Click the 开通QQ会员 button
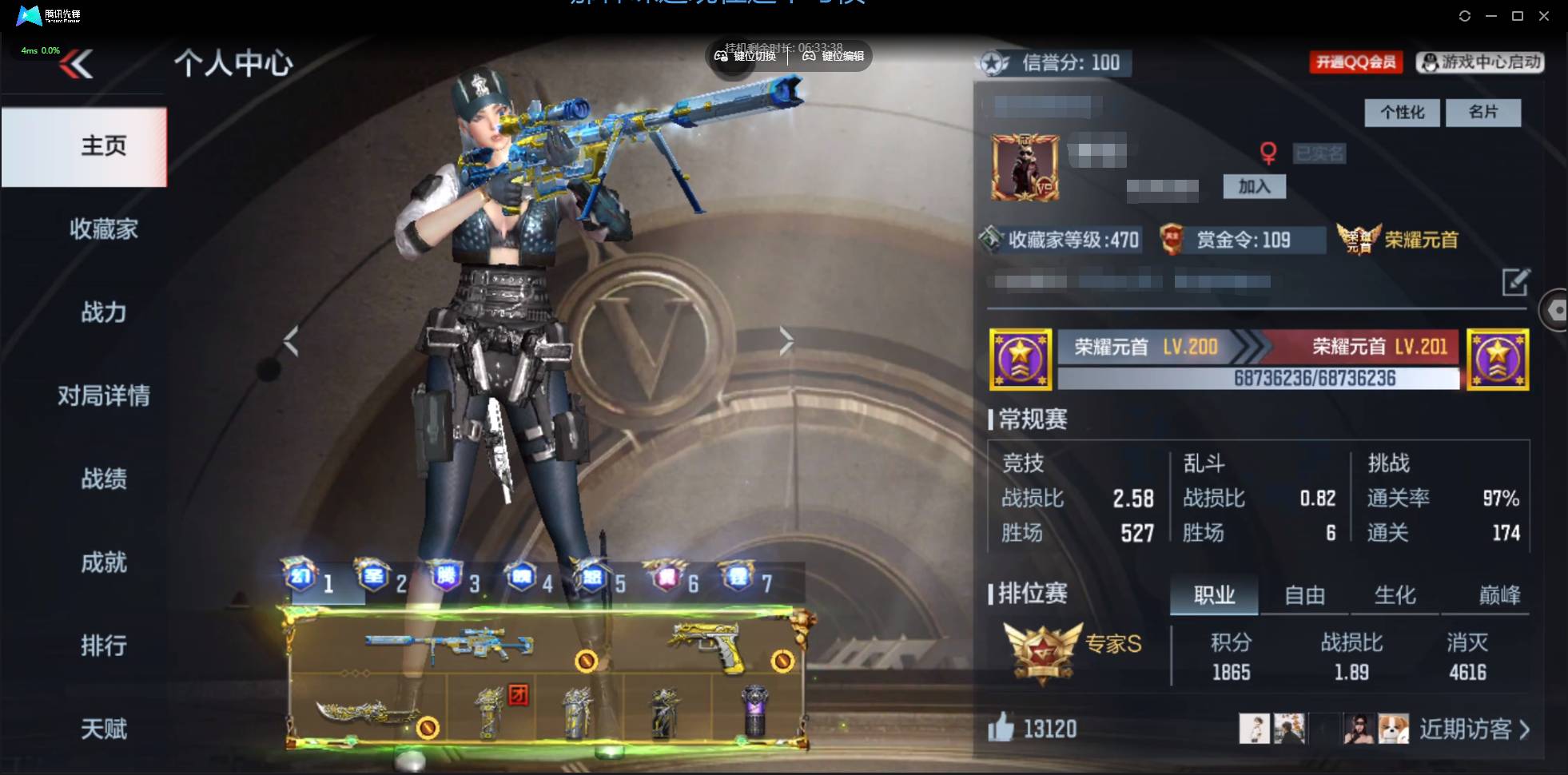The image size is (1568, 775). click(1357, 62)
